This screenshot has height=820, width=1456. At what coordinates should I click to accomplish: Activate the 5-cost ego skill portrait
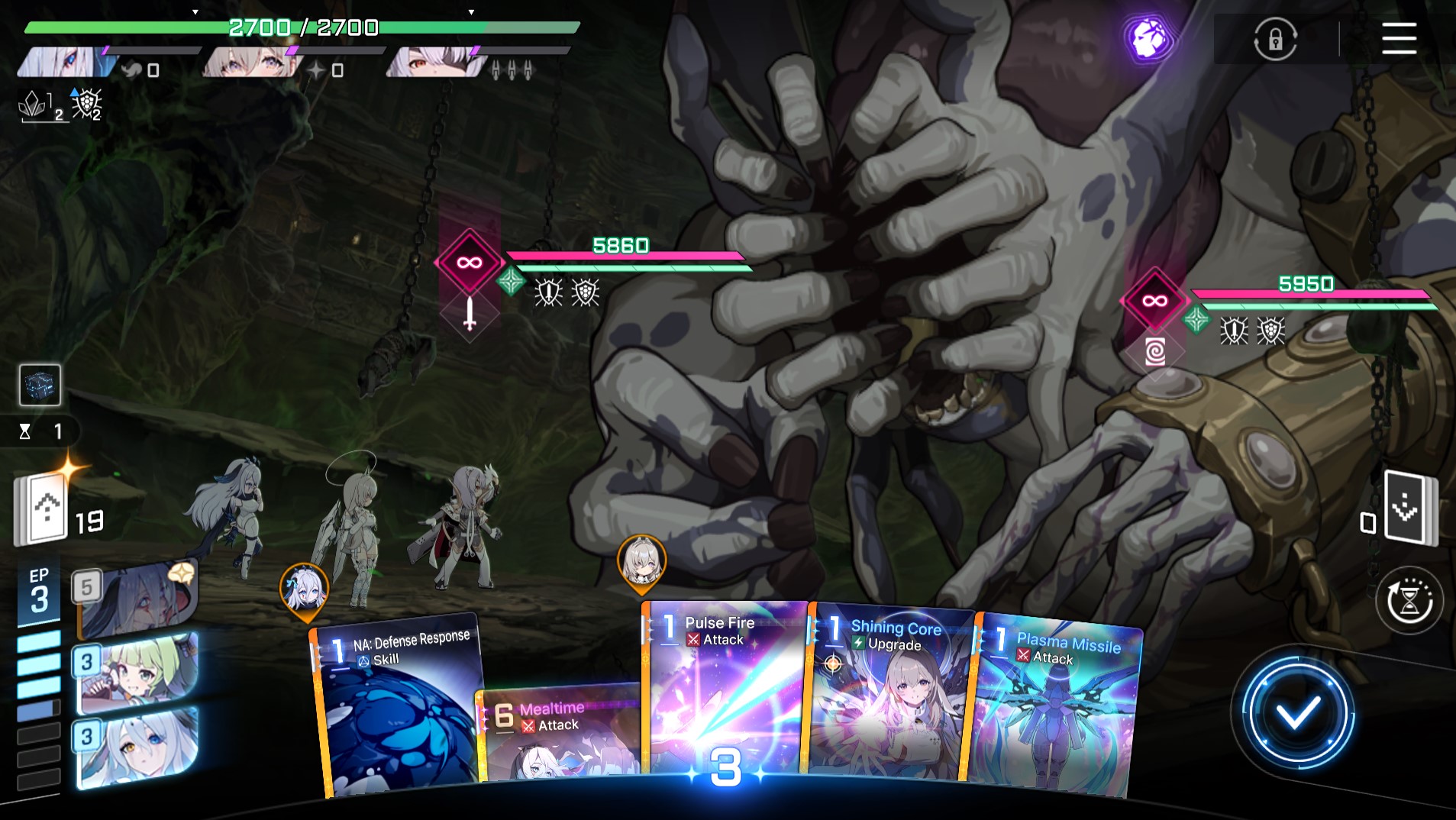coord(137,599)
